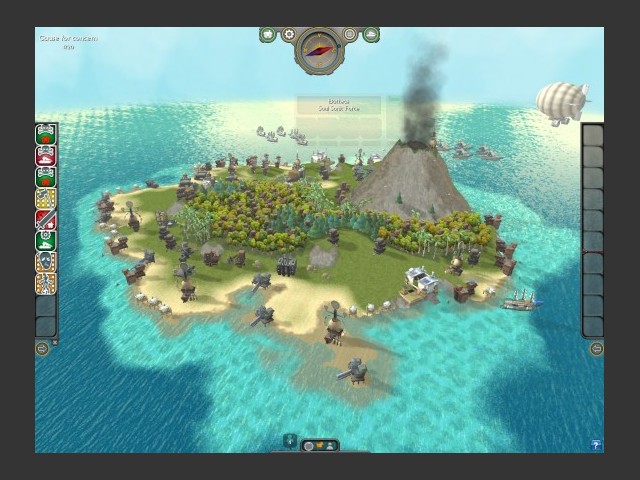The image size is (640, 480).
Task: Open the bottom bar with player icons
Action: coord(321,445)
